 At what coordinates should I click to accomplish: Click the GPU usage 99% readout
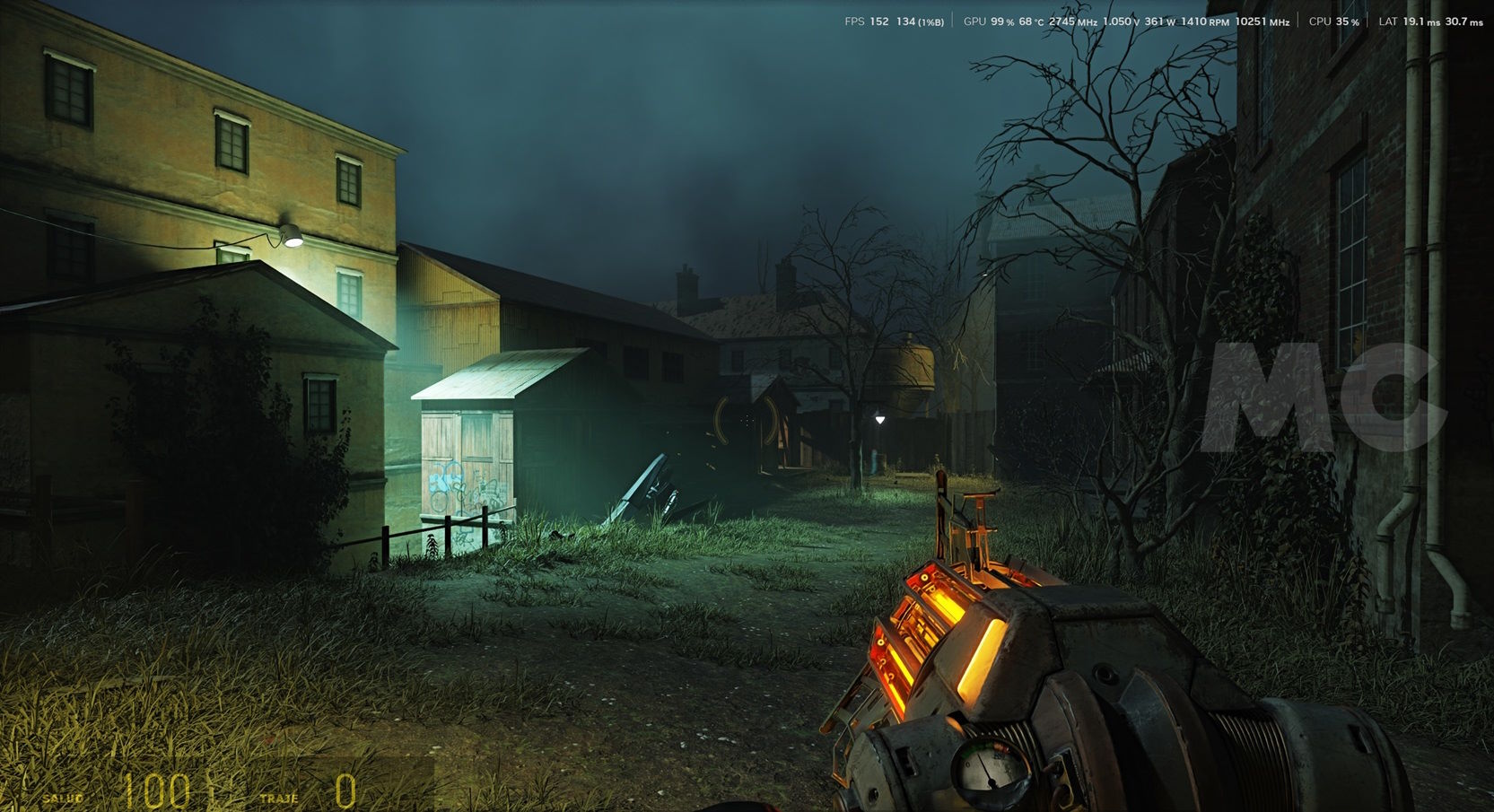(1000, 21)
